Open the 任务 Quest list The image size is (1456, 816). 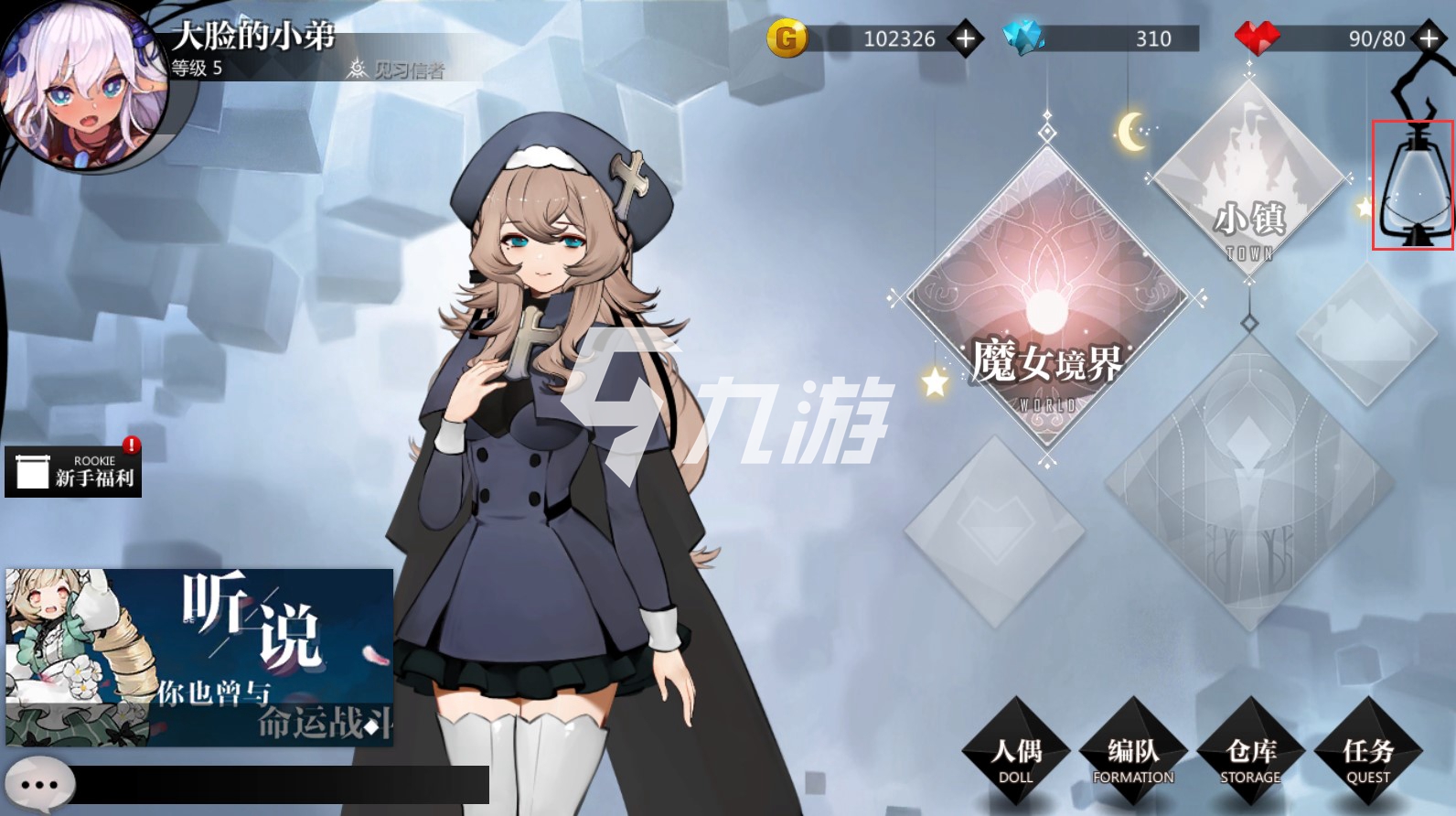coord(1368,757)
